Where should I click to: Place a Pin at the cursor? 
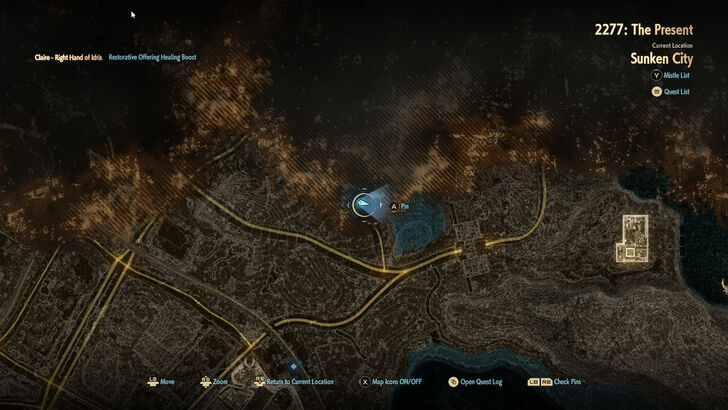(x=399, y=207)
